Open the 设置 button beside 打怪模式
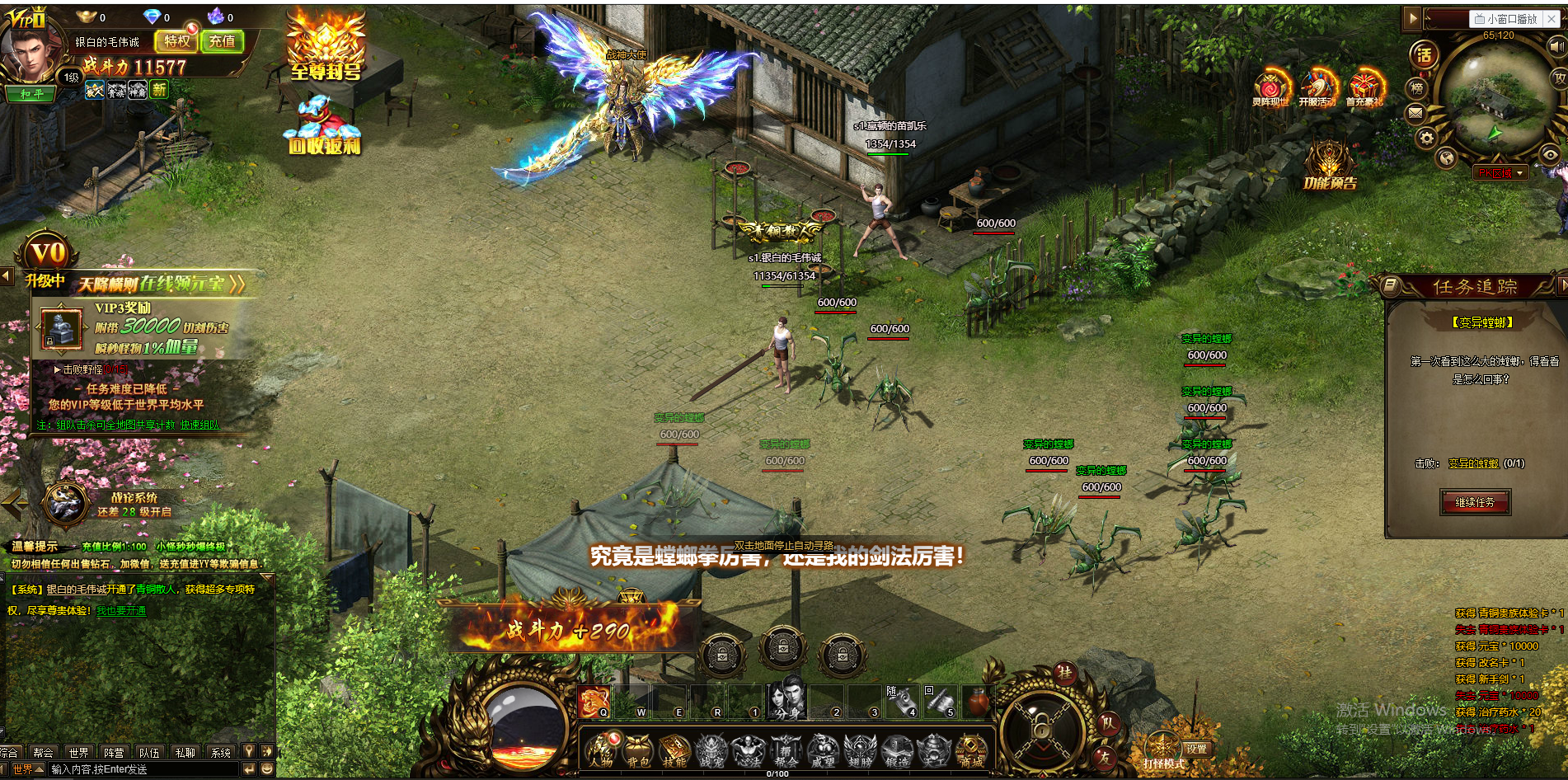The image size is (1568, 780). 1197,749
